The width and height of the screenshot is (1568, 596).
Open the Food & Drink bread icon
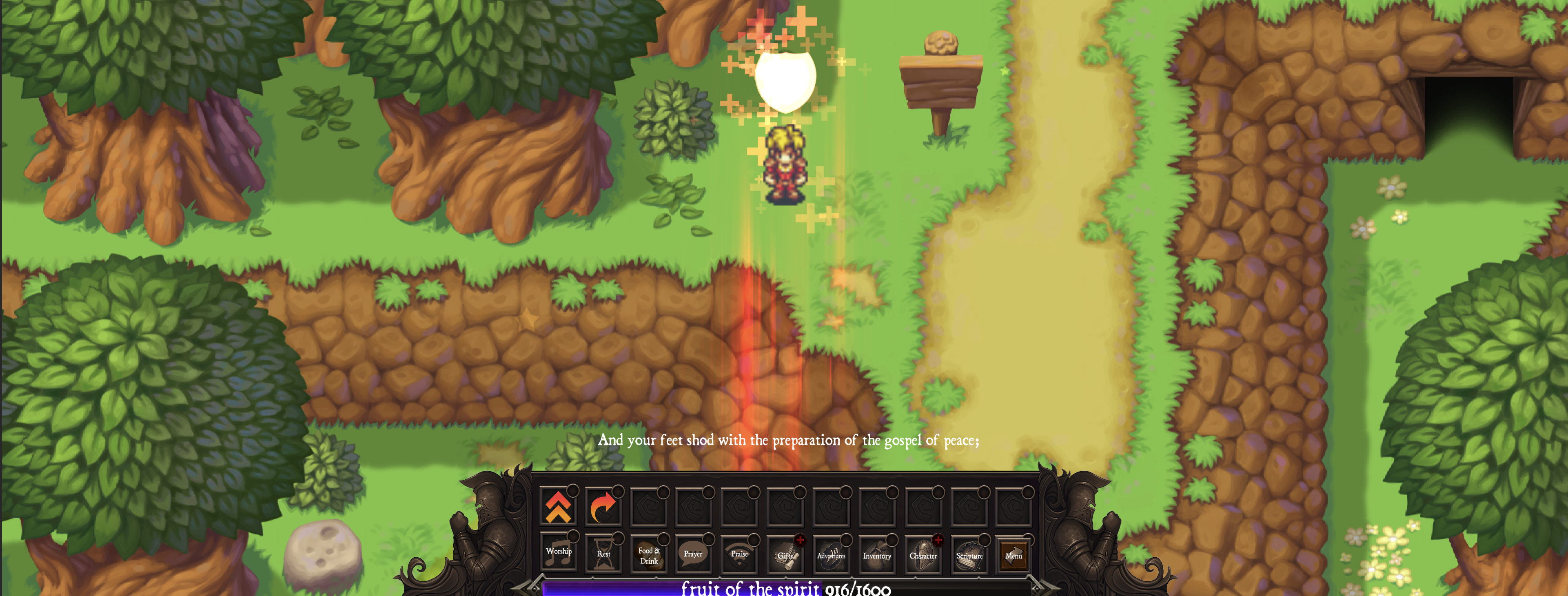(649, 556)
